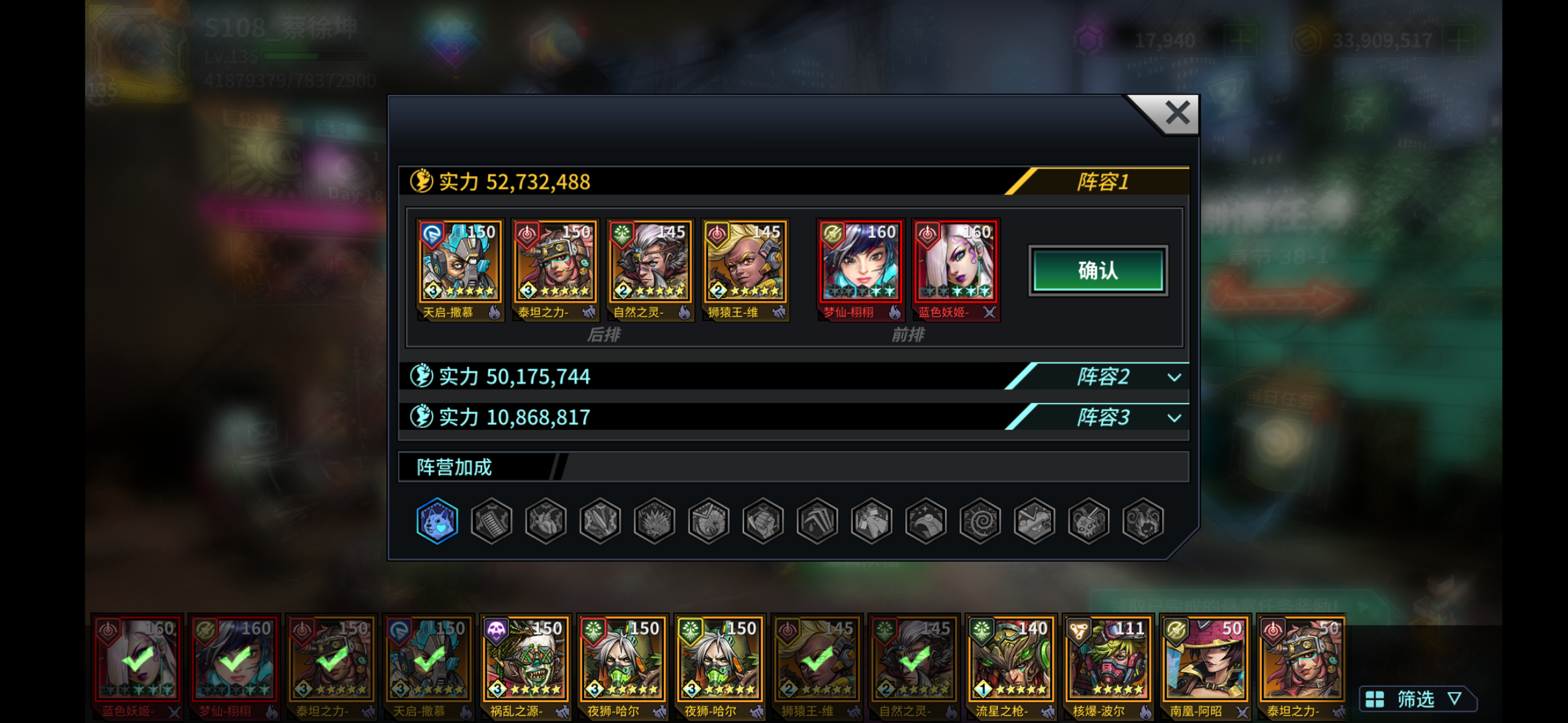The width and height of the screenshot is (1568, 723).
Task: Click the last bear faction bonus hexagon
Action: (1144, 520)
